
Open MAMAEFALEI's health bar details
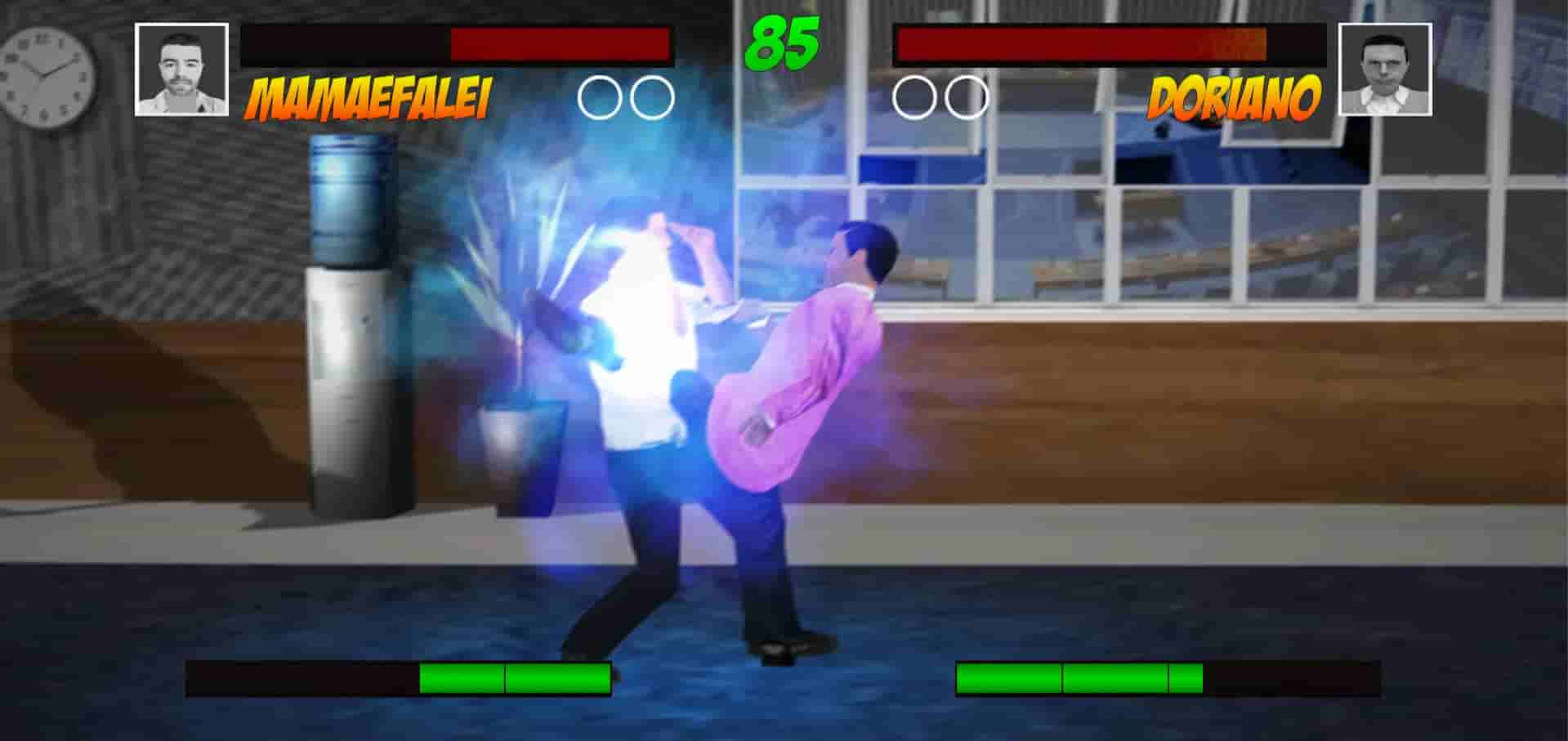pos(458,45)
